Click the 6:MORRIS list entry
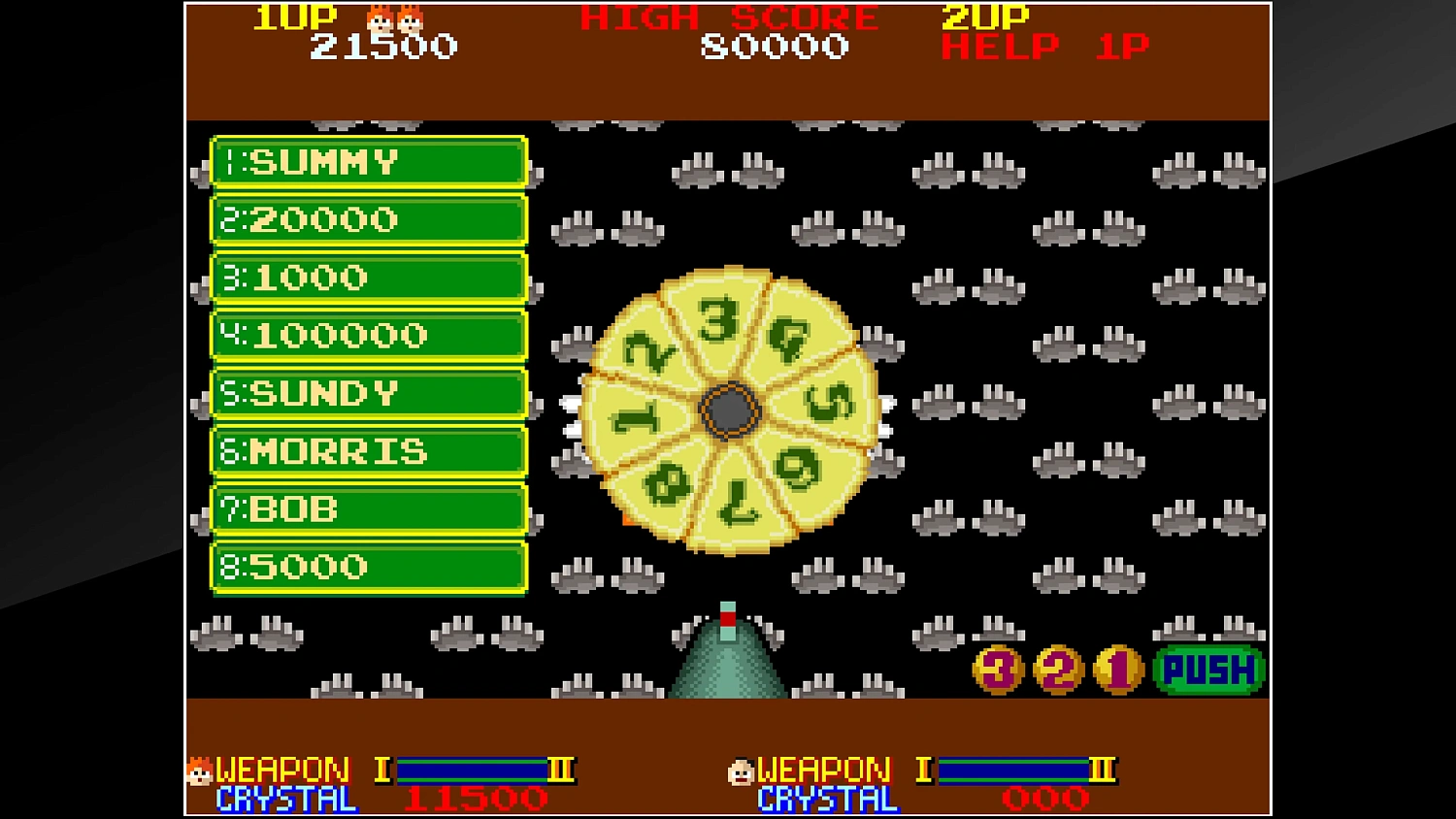 pyautogui.click(x=369, y=451)
